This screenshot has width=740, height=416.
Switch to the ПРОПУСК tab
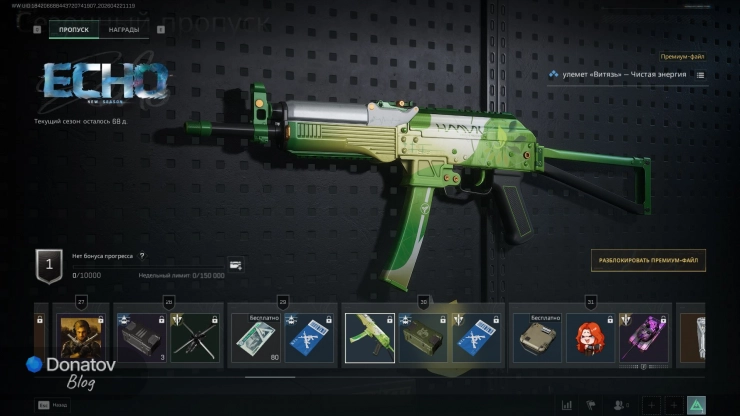pyautogui.click(x=74, y=30)
